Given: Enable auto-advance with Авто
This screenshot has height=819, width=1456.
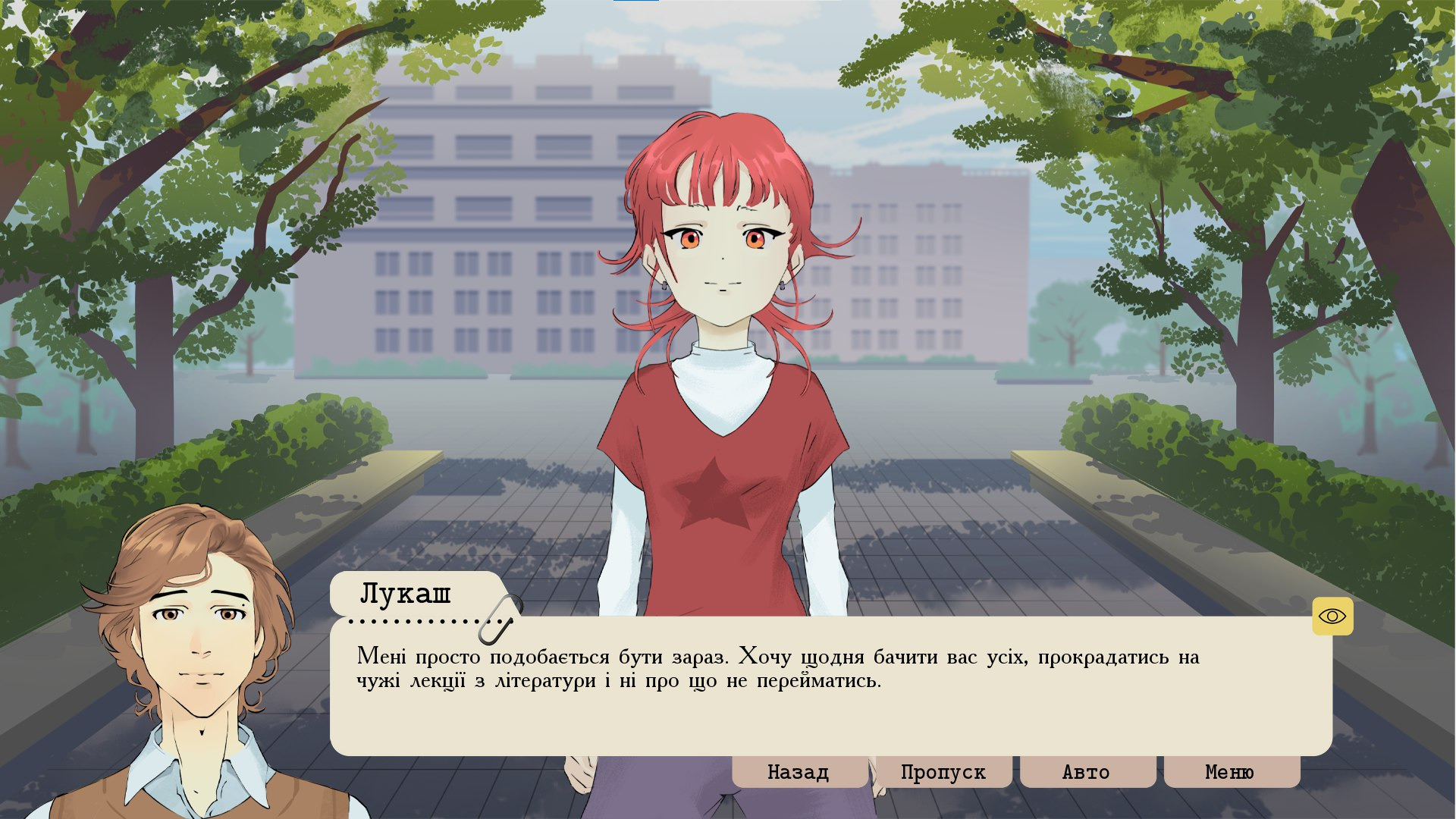Looking at the screenshot, I should click(1086, 772).
